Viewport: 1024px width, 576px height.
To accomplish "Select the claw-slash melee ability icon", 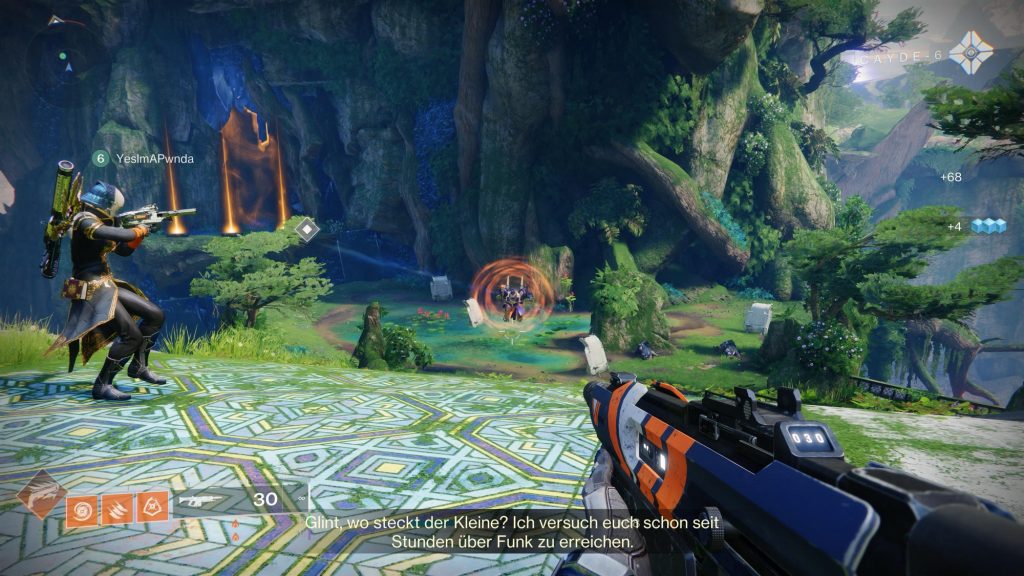I will click(118, 507).
